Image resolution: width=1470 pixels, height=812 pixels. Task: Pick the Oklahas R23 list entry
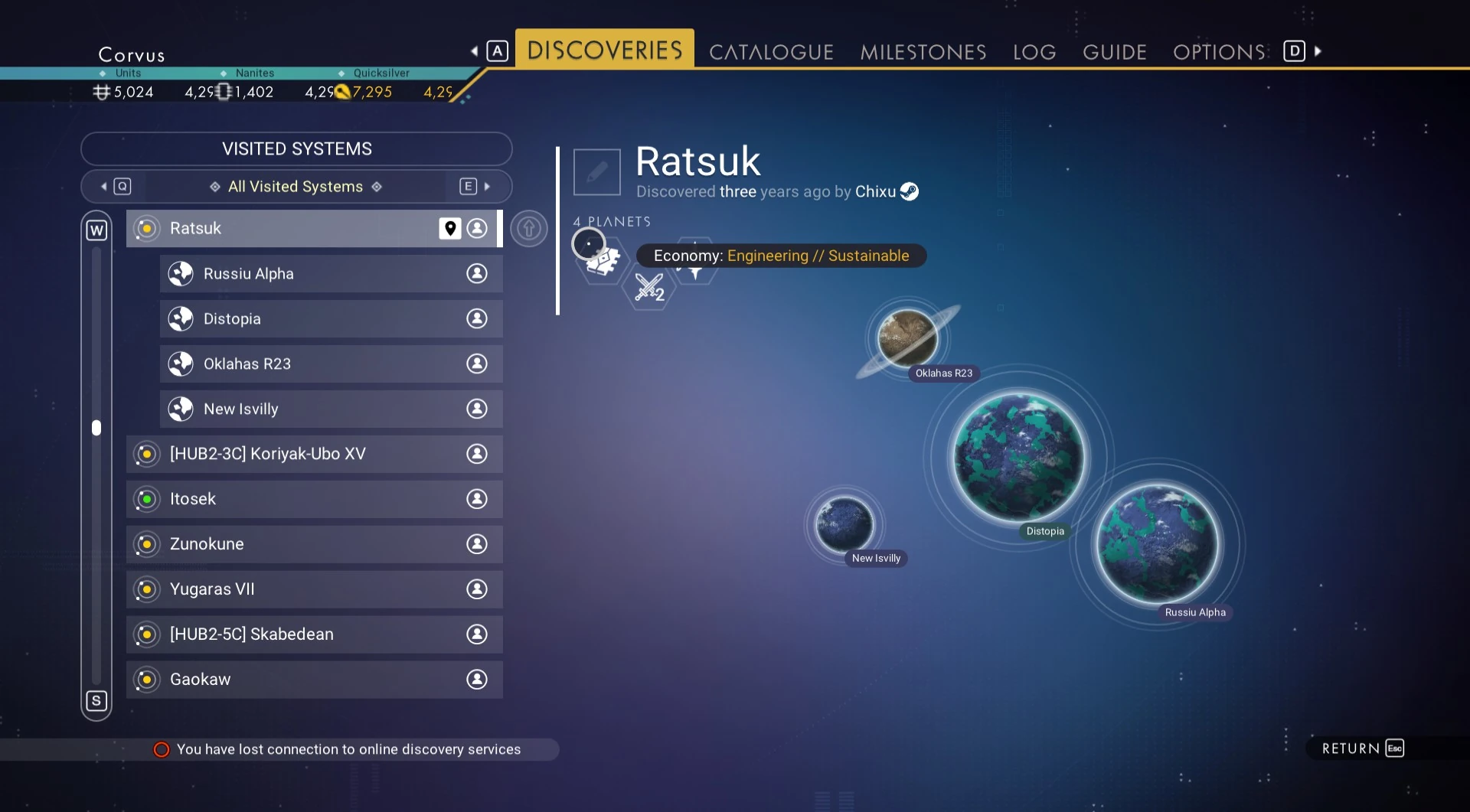click(331, 364)
